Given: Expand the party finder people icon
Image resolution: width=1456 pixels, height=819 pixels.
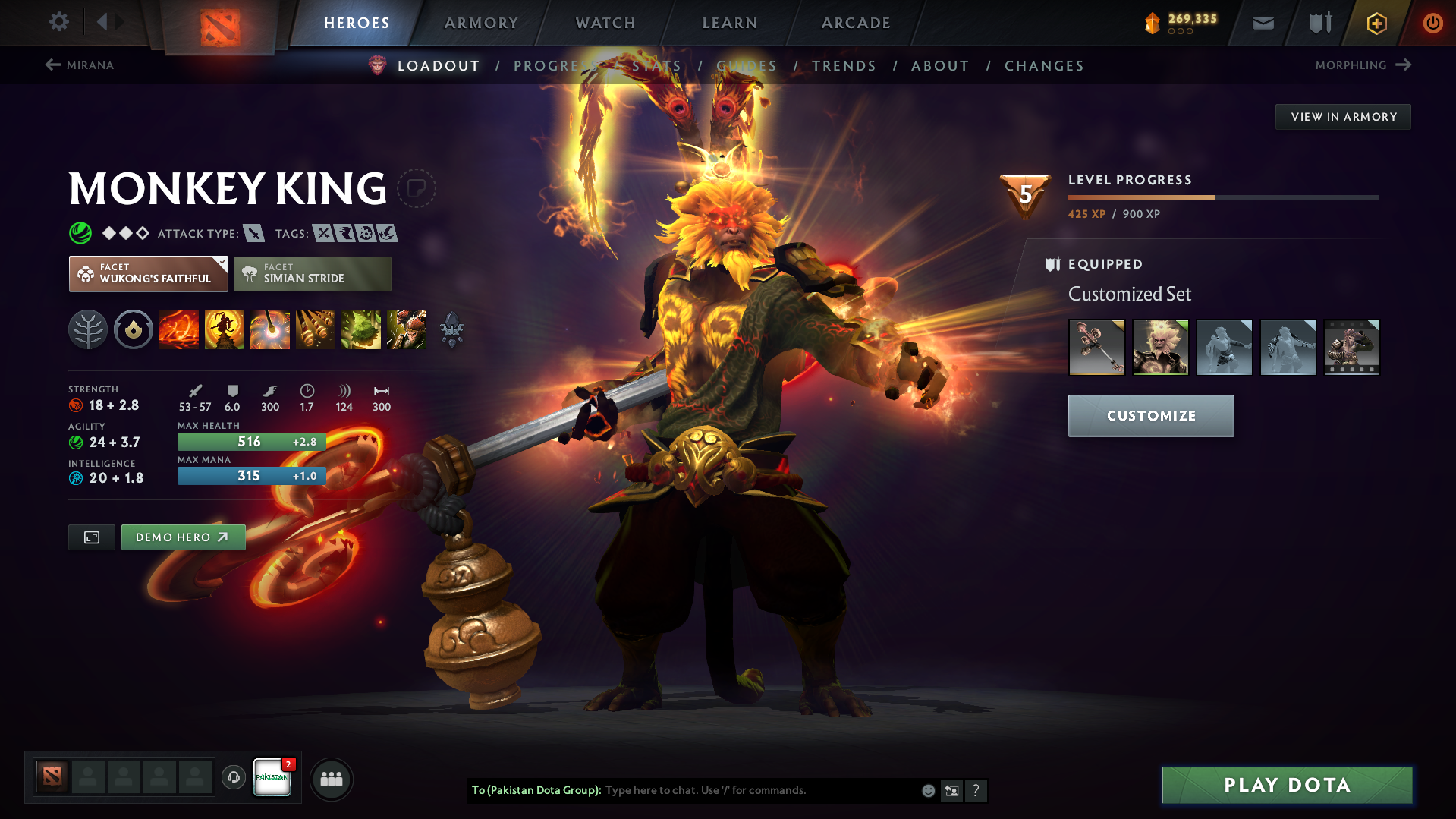Looking at the screenshot, I should tap(332, 779).
